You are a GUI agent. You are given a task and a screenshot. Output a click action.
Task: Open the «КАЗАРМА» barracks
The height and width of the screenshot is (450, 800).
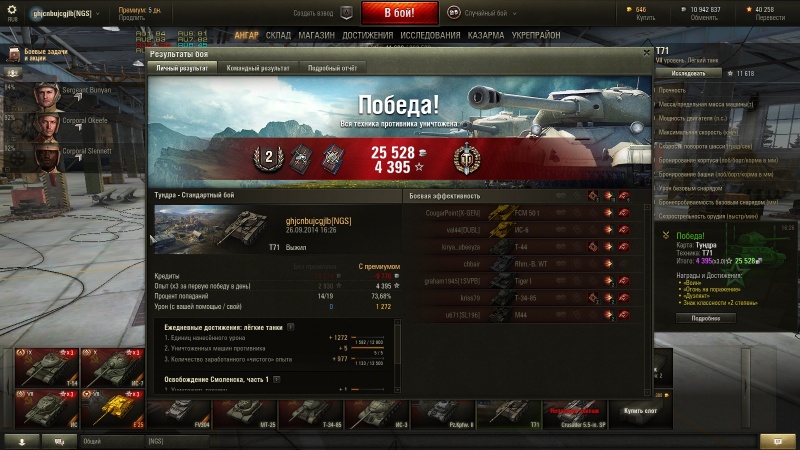[x=486, y=35]
